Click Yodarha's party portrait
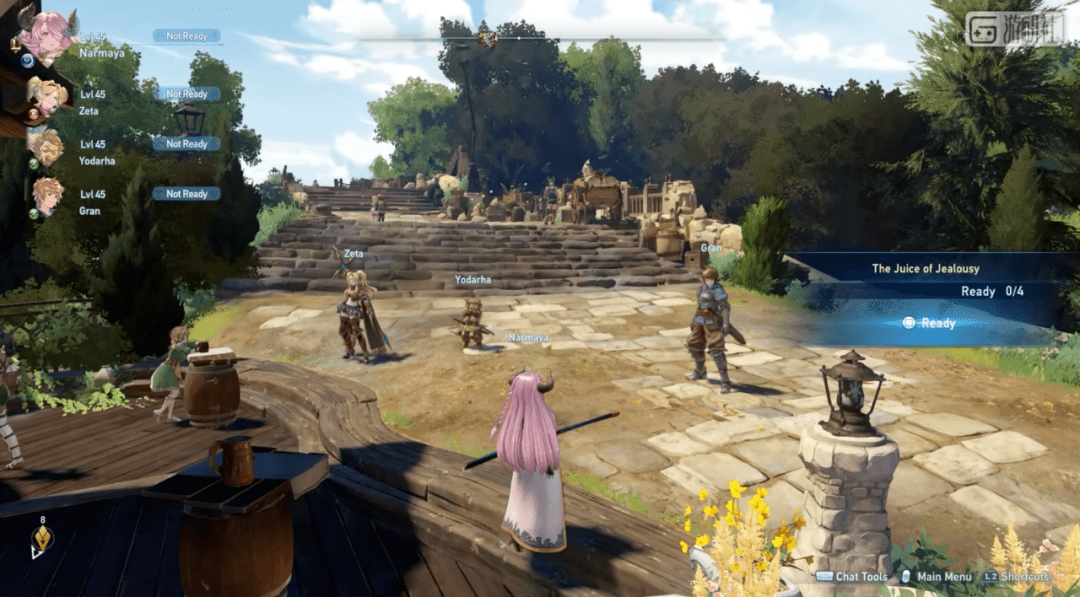 coord(46,146)
